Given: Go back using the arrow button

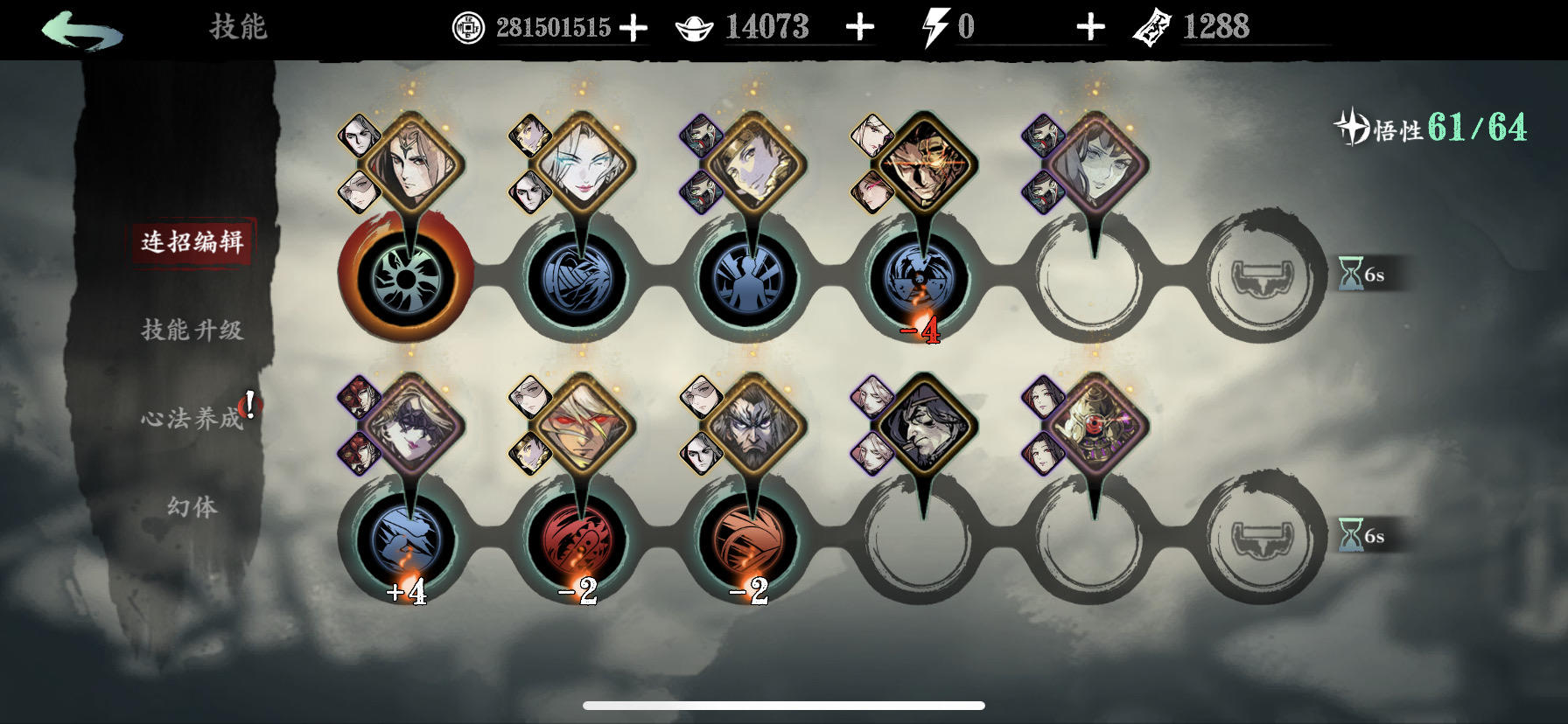Looking at the screenshot, I should (x=81, y=31).
